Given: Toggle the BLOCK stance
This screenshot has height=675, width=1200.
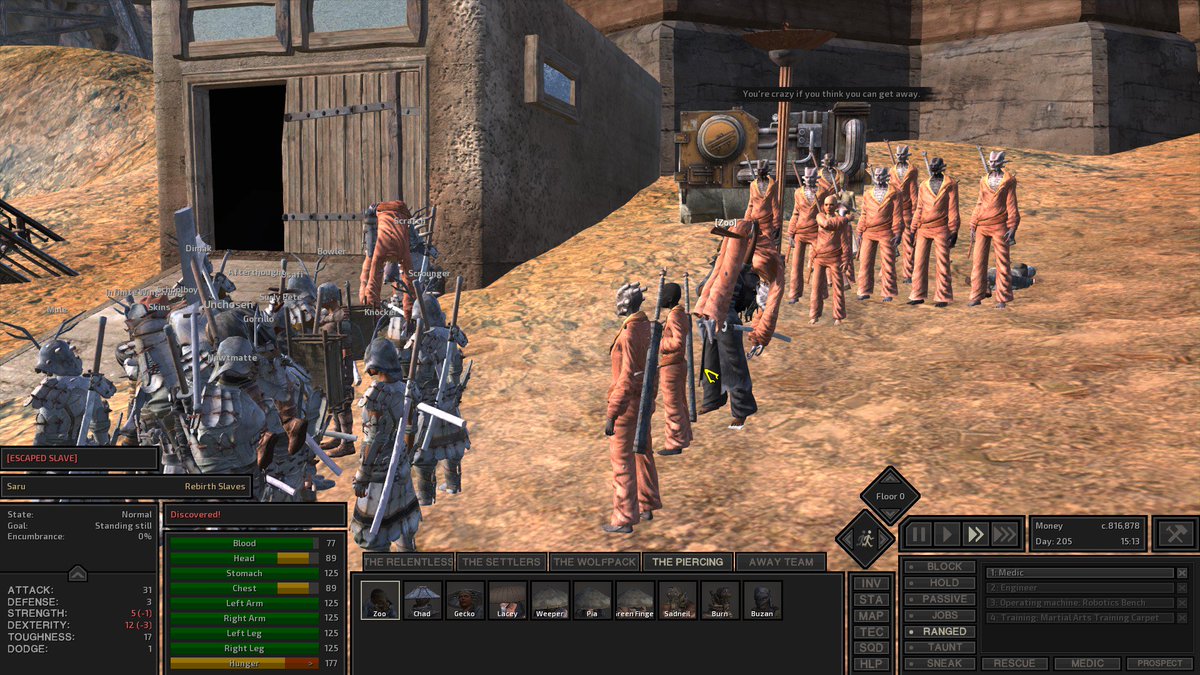Looking at the screenshot, I should 939,567.
